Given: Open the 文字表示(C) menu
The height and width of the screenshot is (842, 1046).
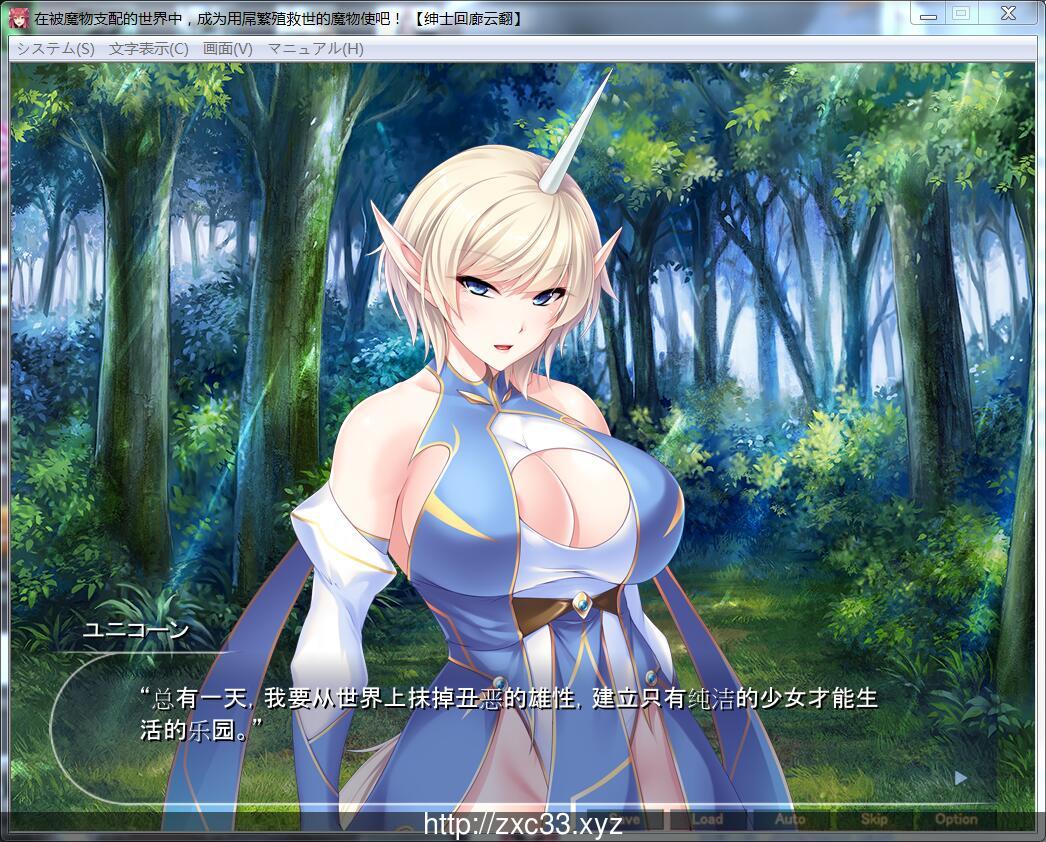Looking at the screenshot, I should [148, 49].
